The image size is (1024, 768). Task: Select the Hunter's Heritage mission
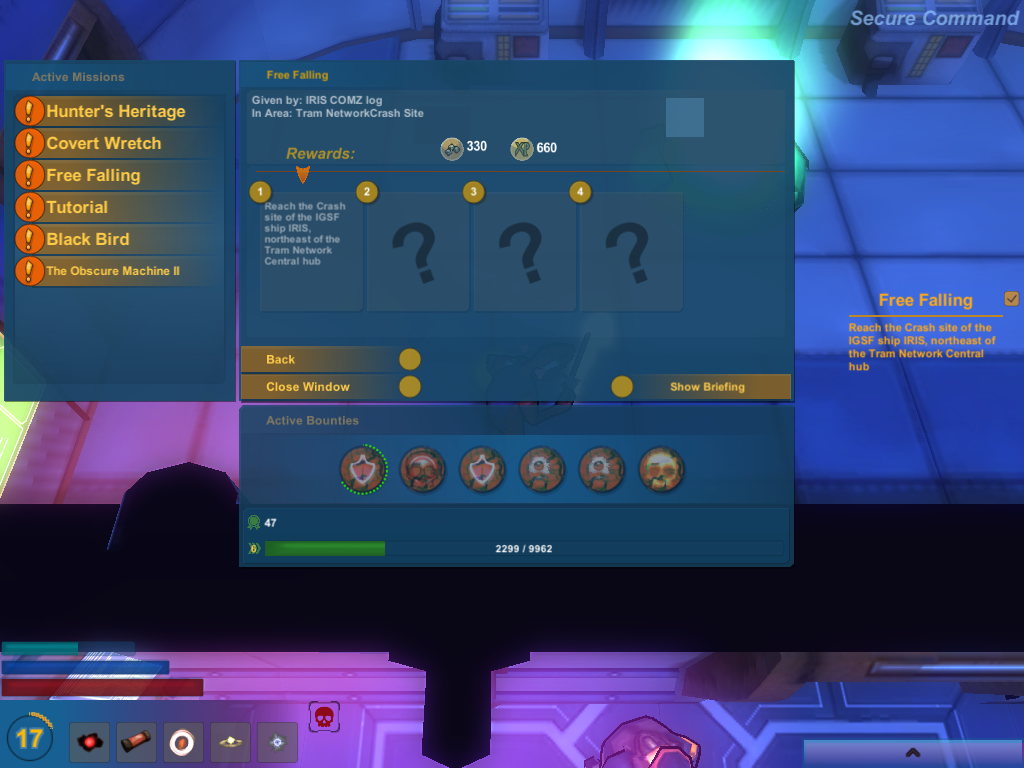point(116,111)
